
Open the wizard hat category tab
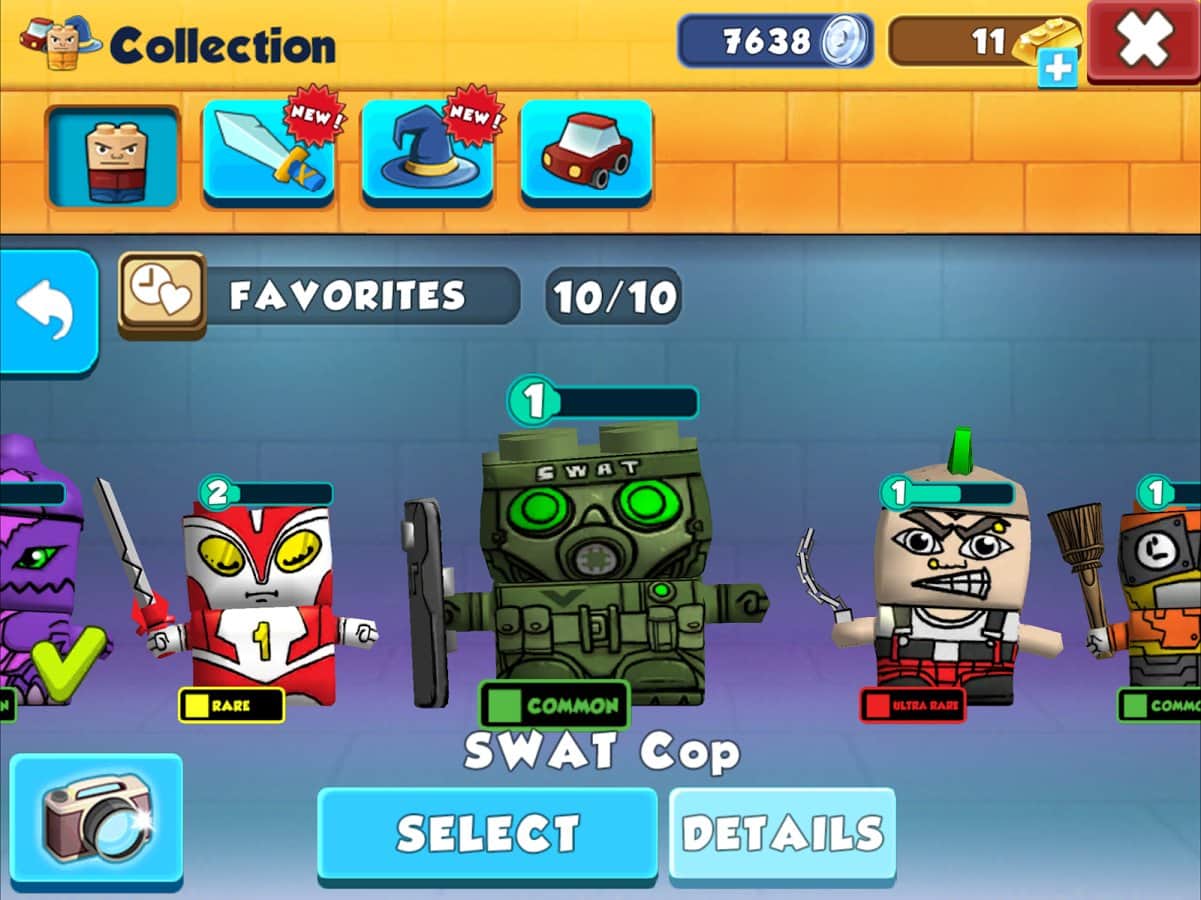427,155
